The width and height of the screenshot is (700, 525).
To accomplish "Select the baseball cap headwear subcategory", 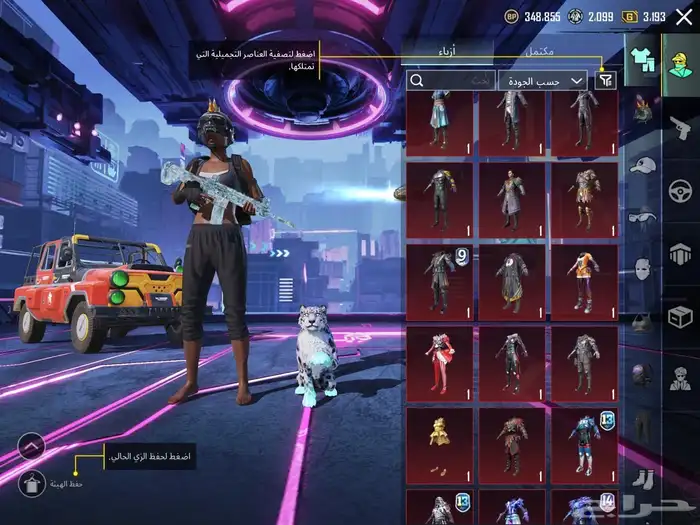I will pos(642,164).
